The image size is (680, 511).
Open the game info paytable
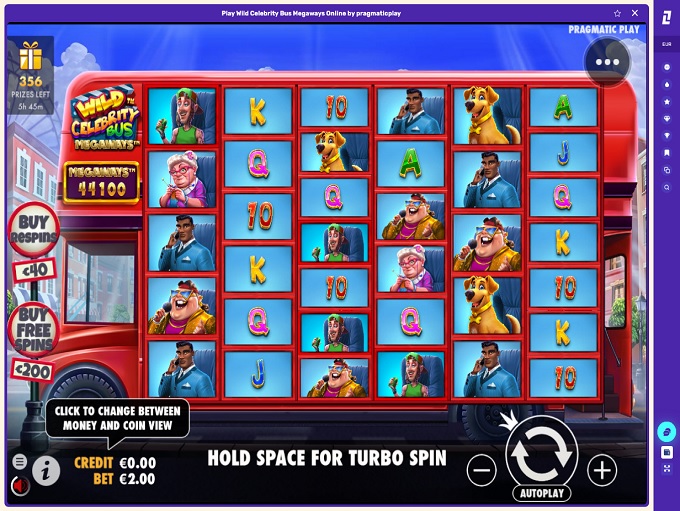coord(46,469)
